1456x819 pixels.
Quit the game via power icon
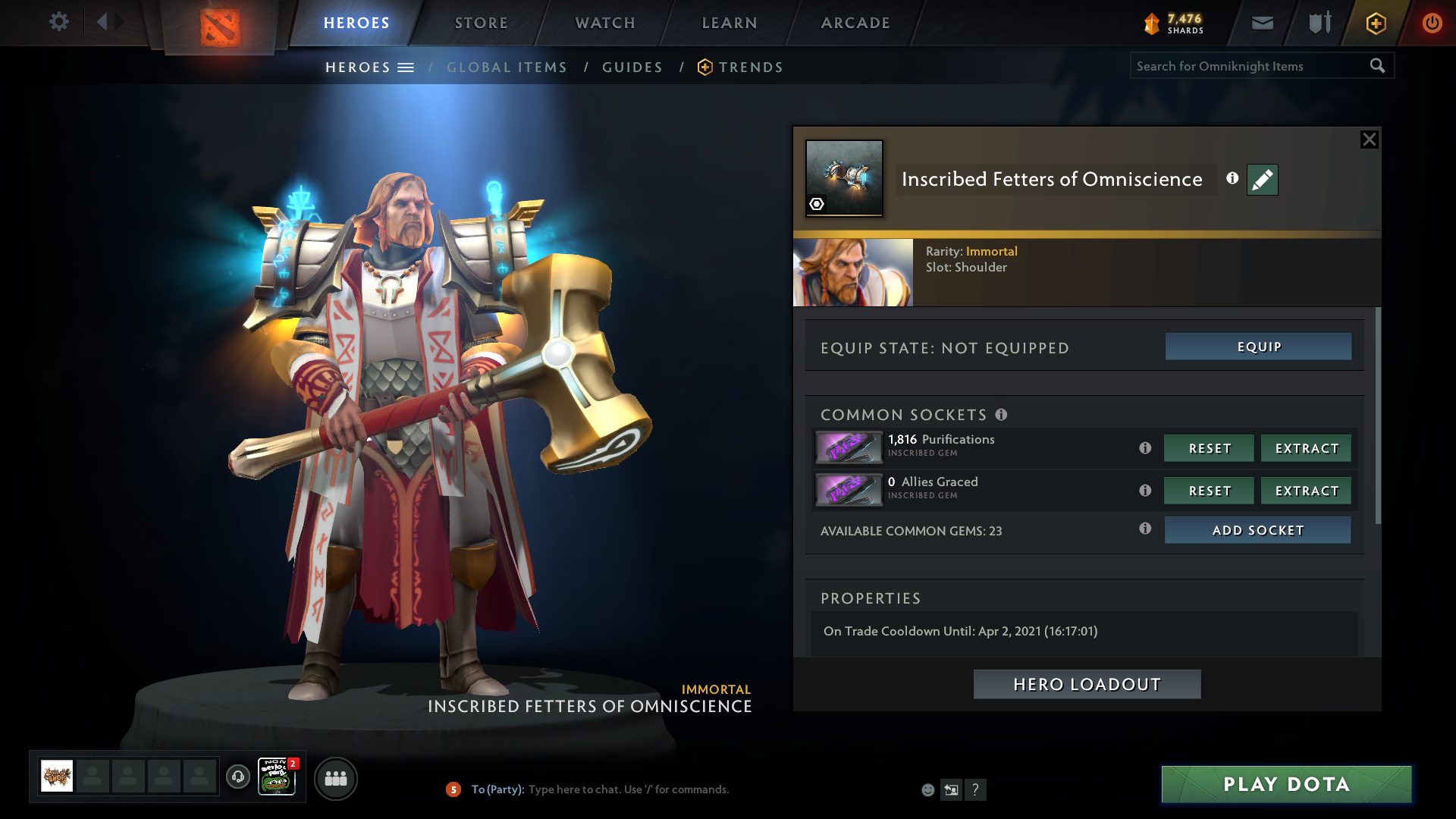coord(1432,23)
